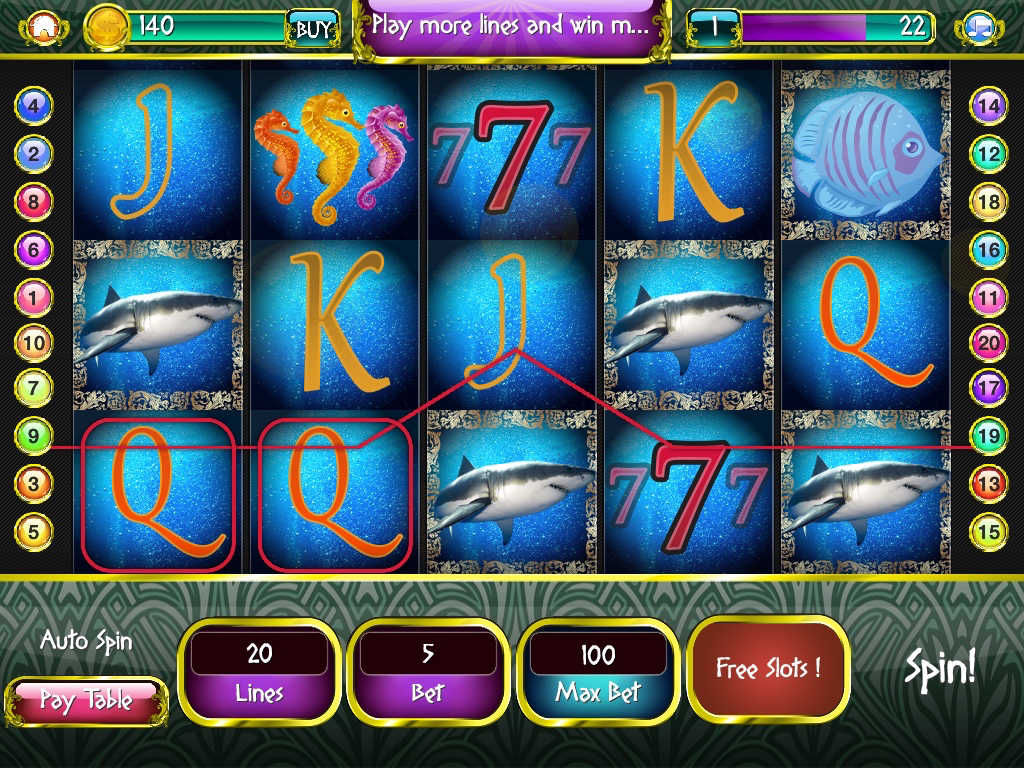Return to the home screen
Image resolution: width=1024 pixels, height=768 pixels.
click(41, 27)
